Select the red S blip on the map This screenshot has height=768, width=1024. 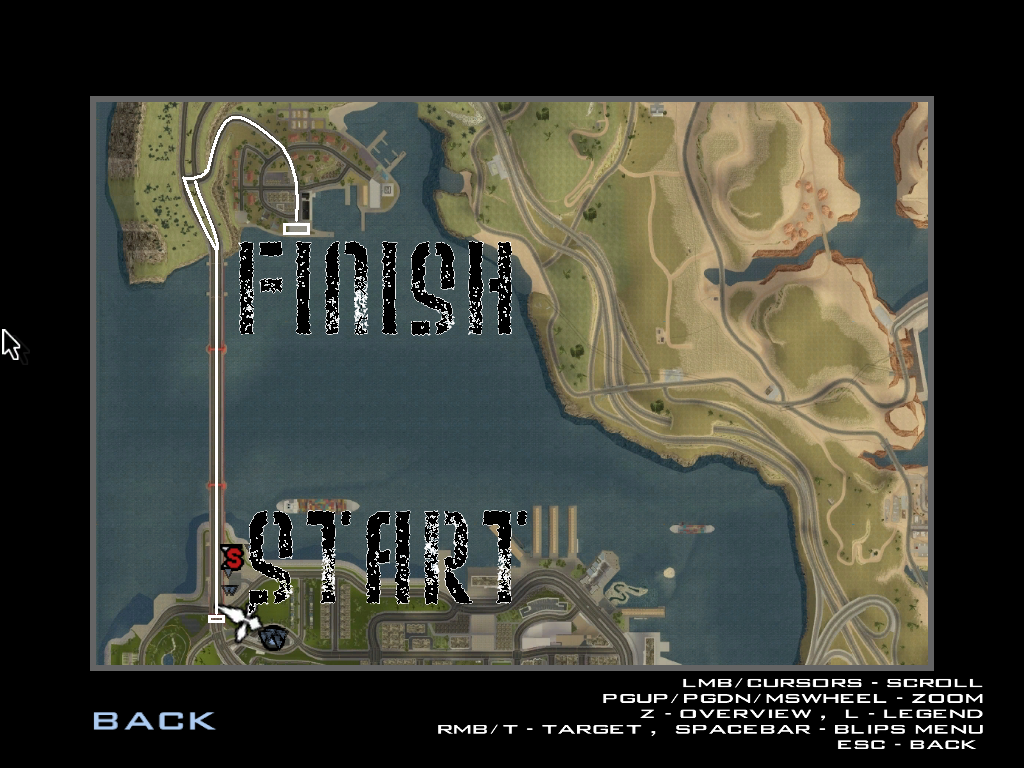[x=232, y=558]
